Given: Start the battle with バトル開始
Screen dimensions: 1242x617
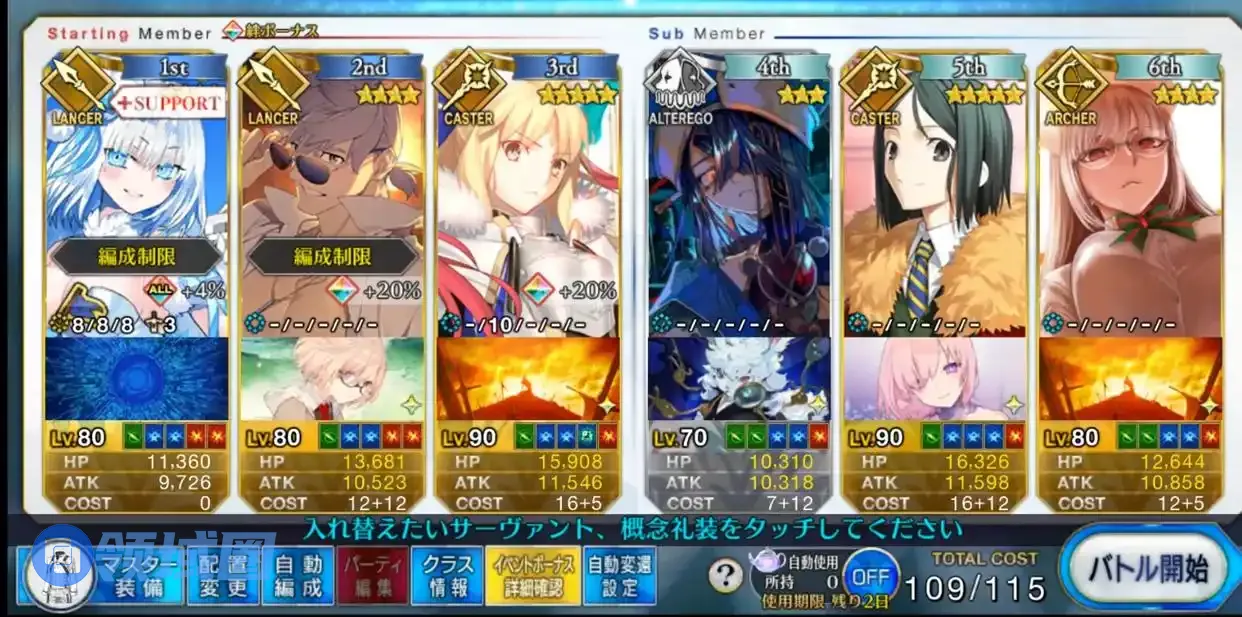Looking at the screenshot, I should (x=1148, y=573).
